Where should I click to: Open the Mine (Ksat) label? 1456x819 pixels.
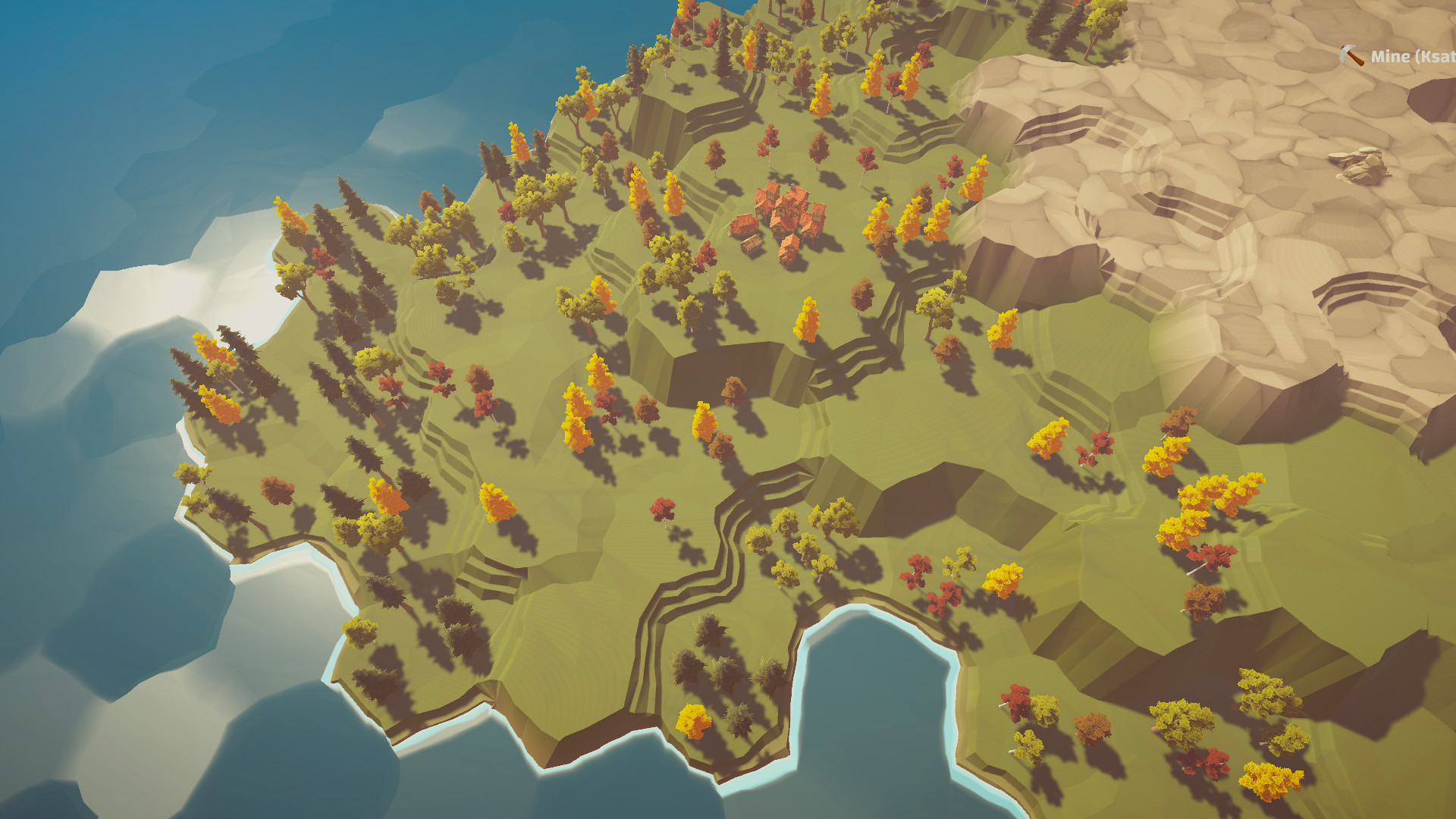1410,56
